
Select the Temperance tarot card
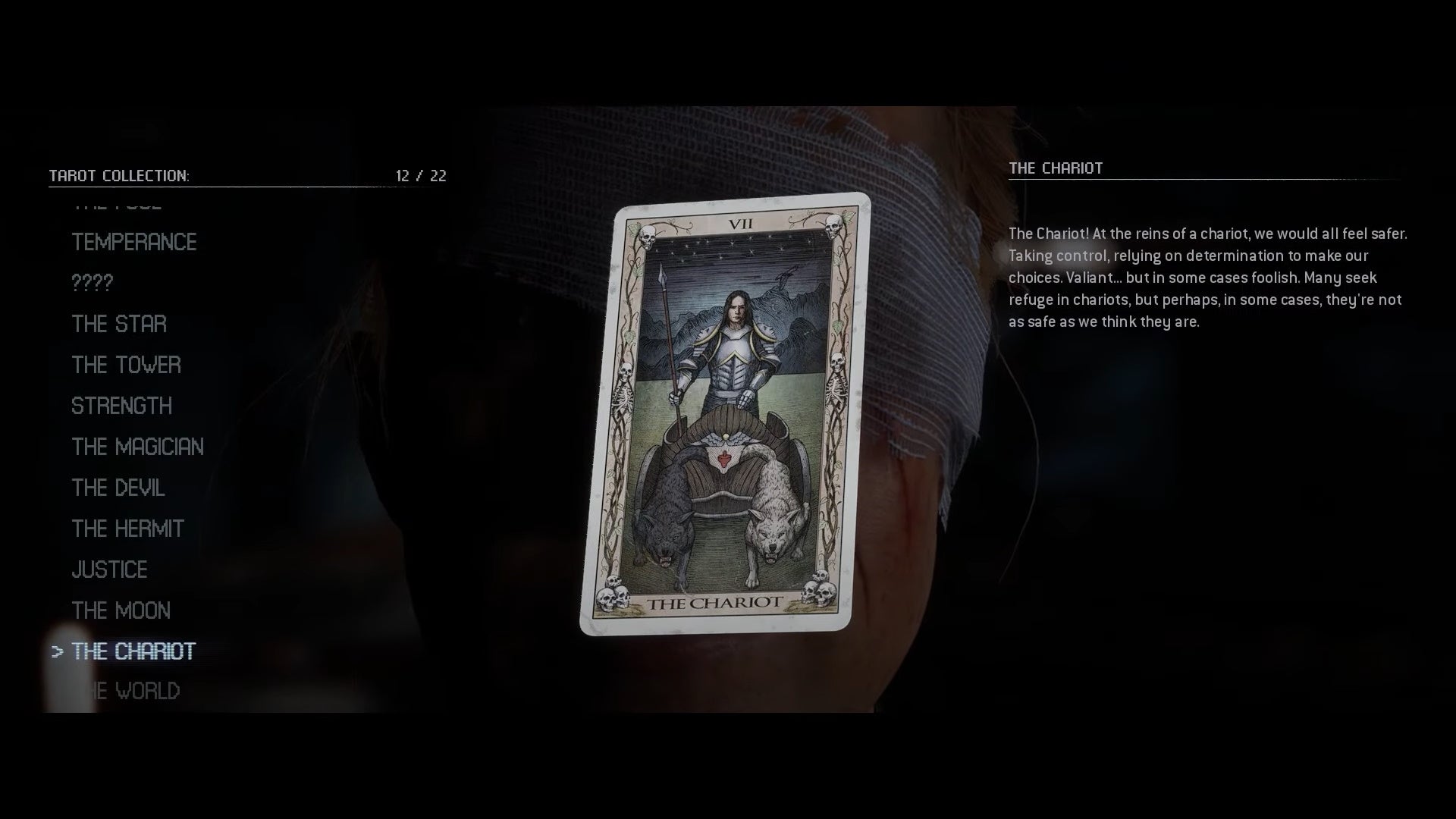coord(133,243)
